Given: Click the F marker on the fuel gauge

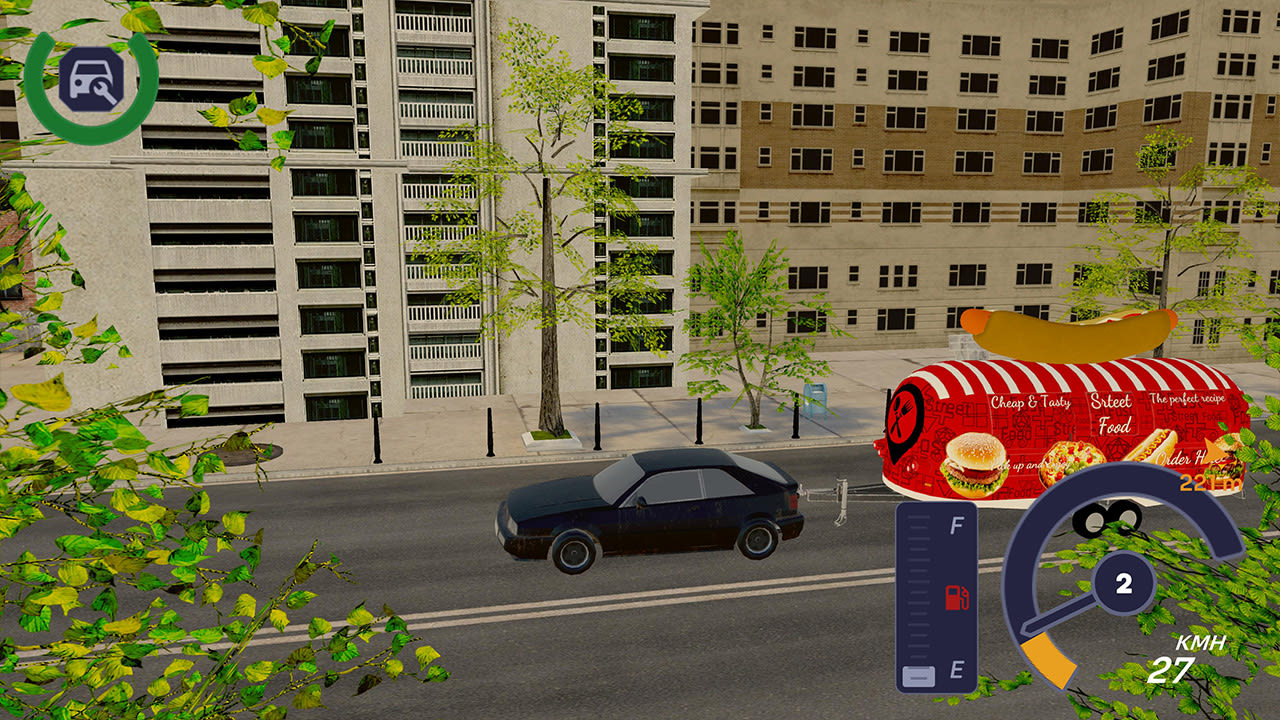Looking at the screenshot, I should click(957, 523).
